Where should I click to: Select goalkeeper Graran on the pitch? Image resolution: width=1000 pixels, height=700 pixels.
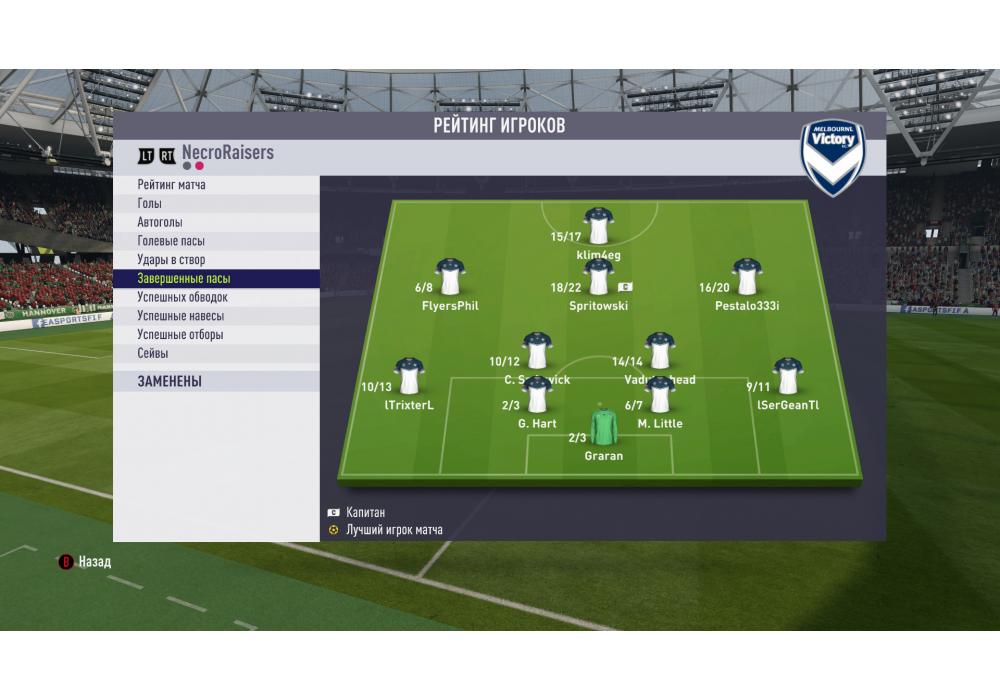603,427
